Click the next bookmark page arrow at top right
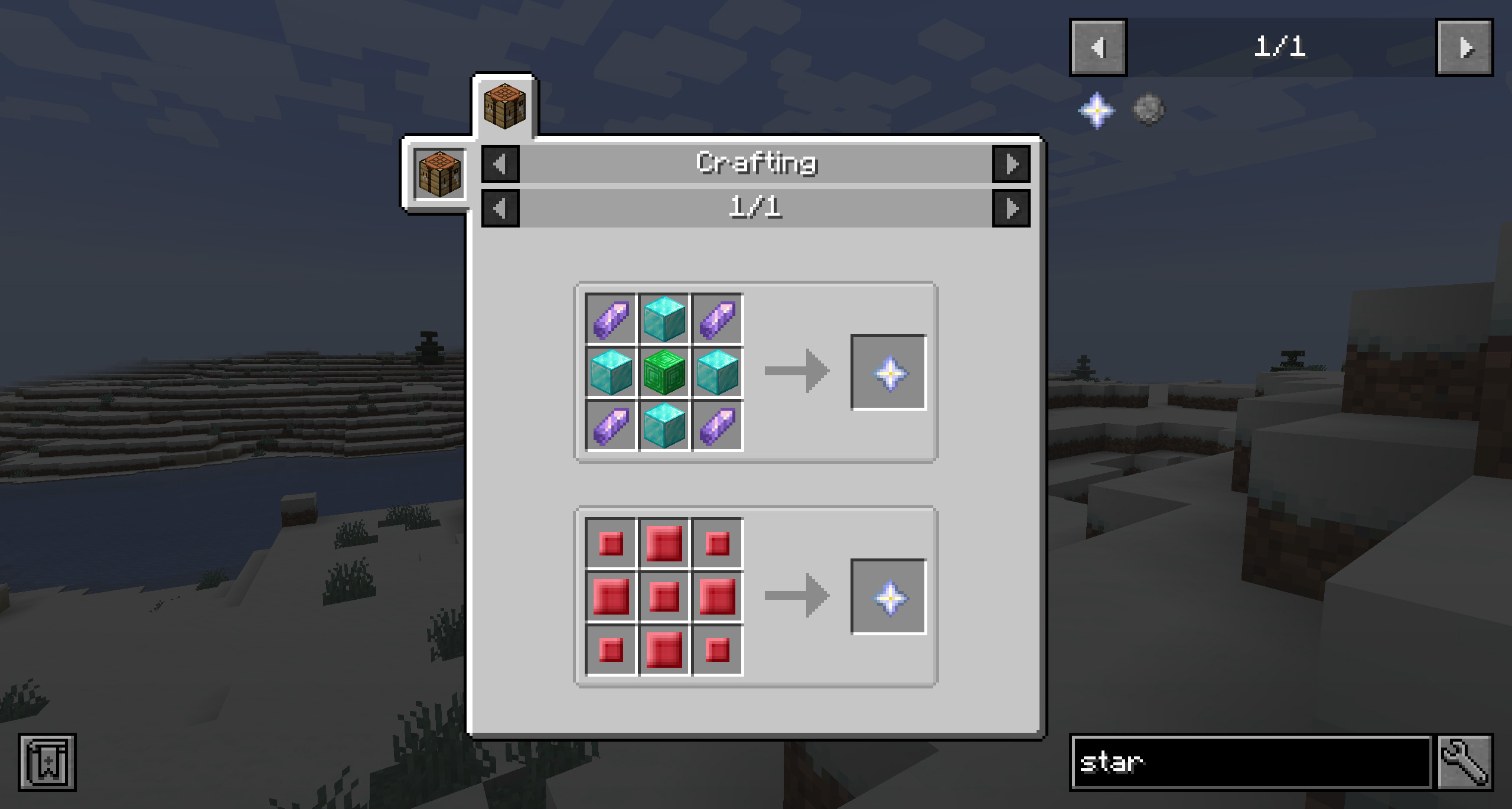Screen dimensions: 1512x809 click(x=1464, y=48)
